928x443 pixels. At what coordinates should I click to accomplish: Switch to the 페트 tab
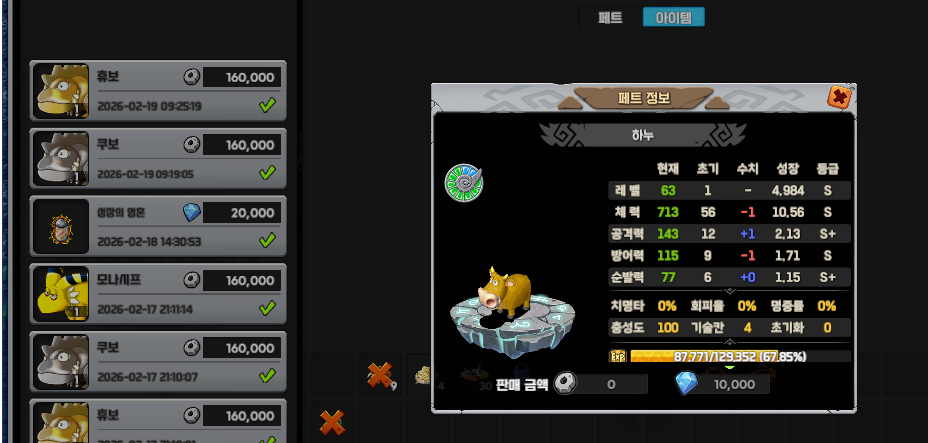(610, 17)
